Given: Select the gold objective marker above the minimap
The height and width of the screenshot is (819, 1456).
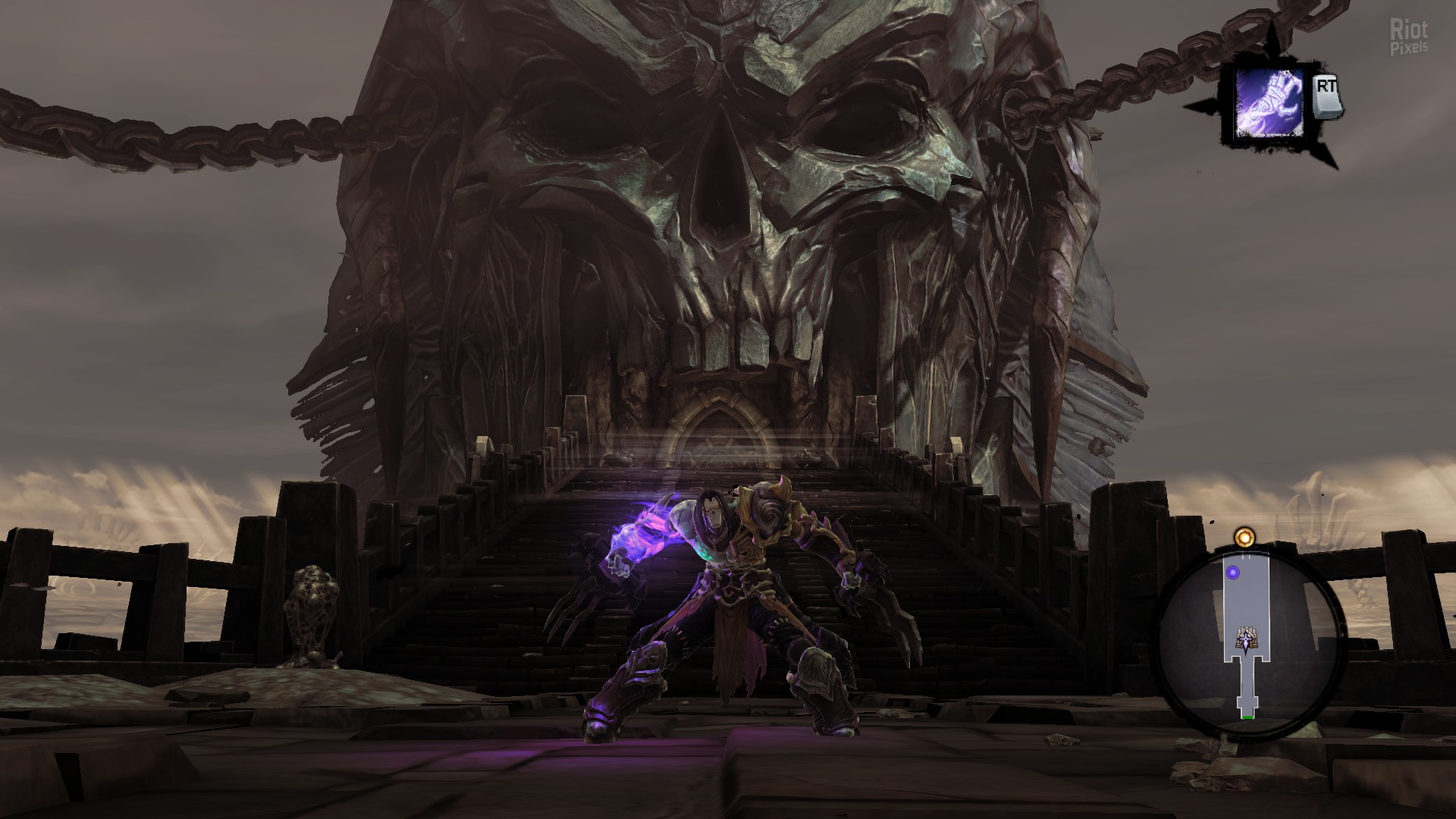Looking at the screenshot, I should [1243, 538].
